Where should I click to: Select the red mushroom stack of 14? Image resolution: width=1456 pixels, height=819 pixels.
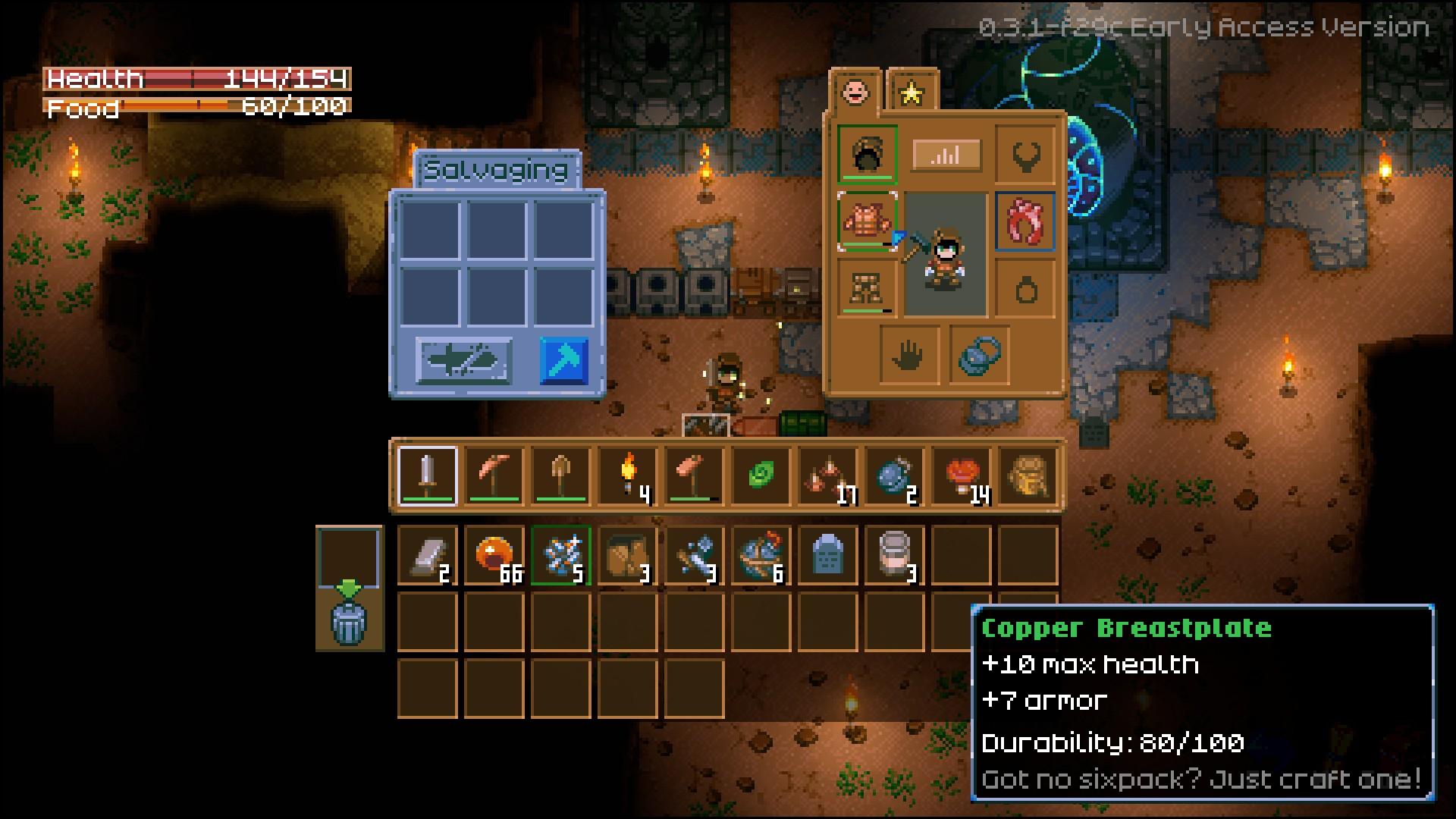click(962, 476)
